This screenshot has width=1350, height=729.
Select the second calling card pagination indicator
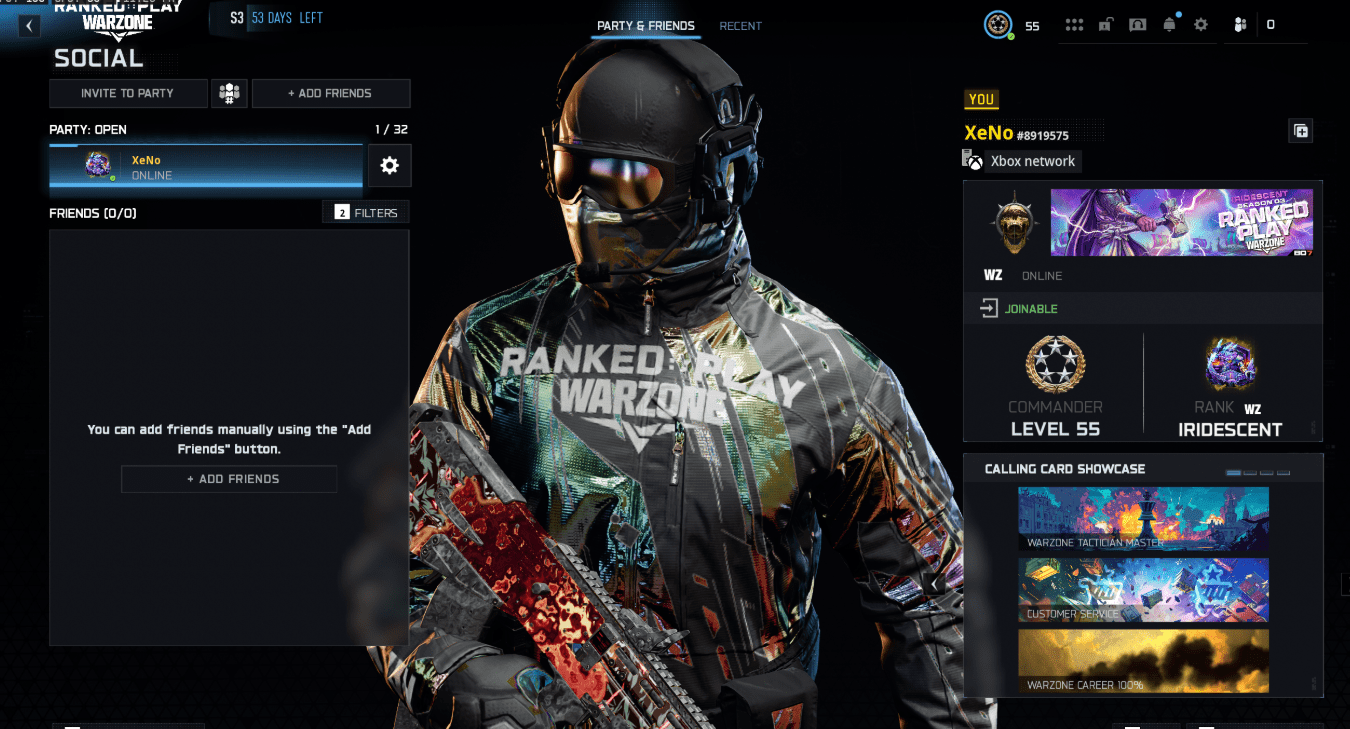click(1249, 472)
